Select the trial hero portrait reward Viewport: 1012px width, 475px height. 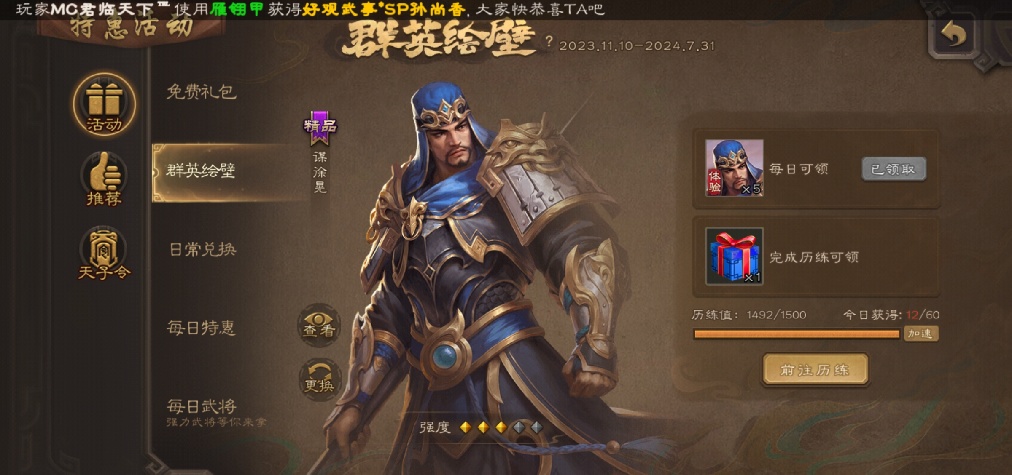click(x=734, y=167)
